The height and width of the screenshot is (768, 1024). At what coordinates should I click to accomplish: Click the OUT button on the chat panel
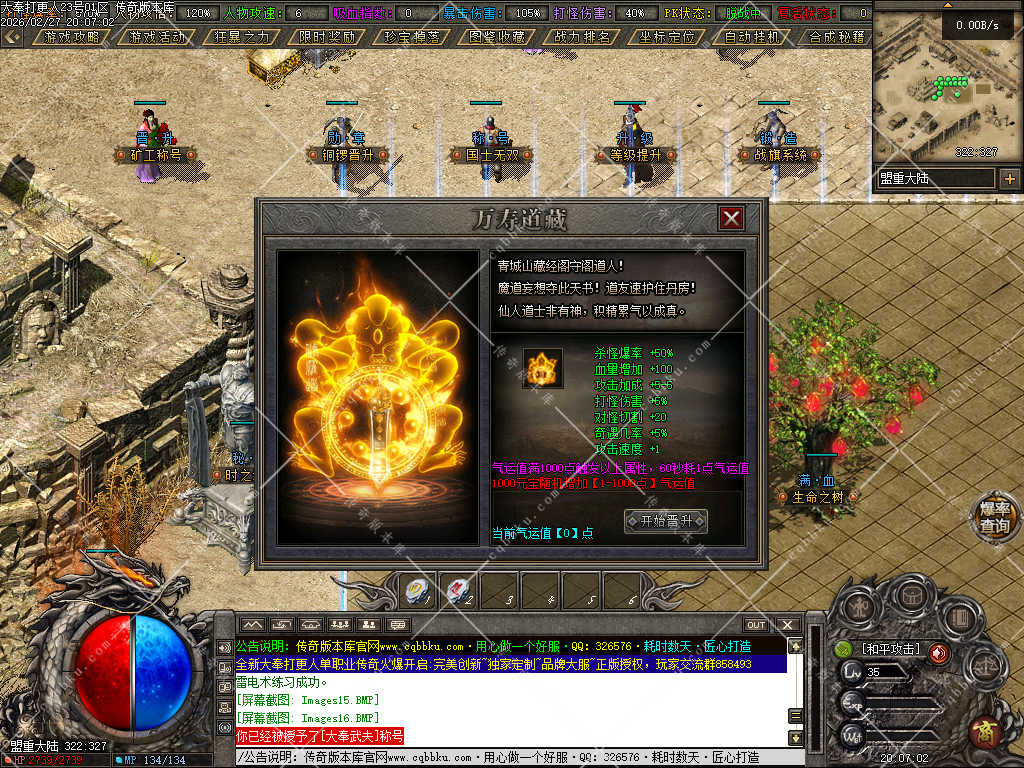[x=756, y=625]
